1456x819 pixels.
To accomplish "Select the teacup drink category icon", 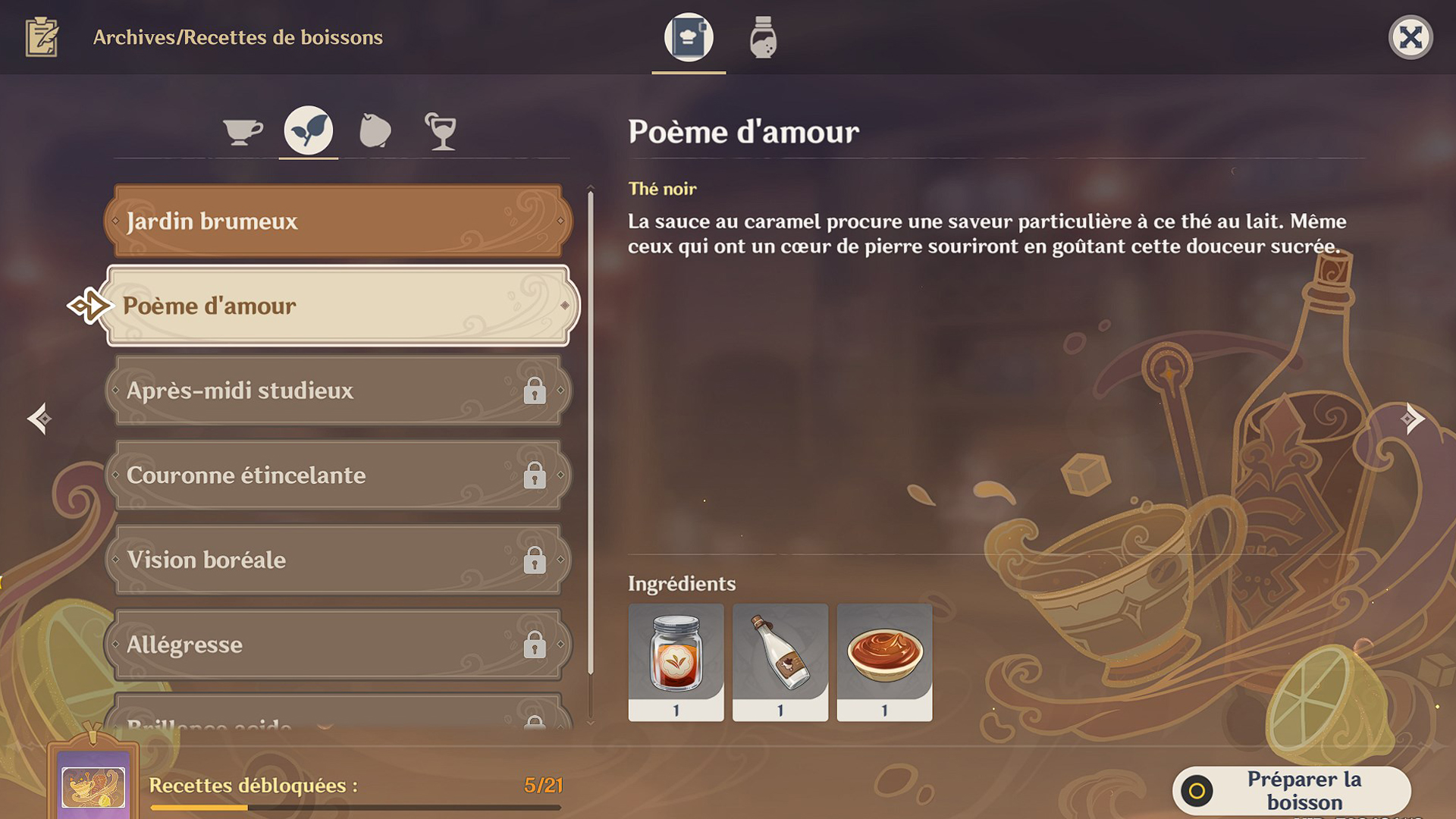I will pos(241,130).
